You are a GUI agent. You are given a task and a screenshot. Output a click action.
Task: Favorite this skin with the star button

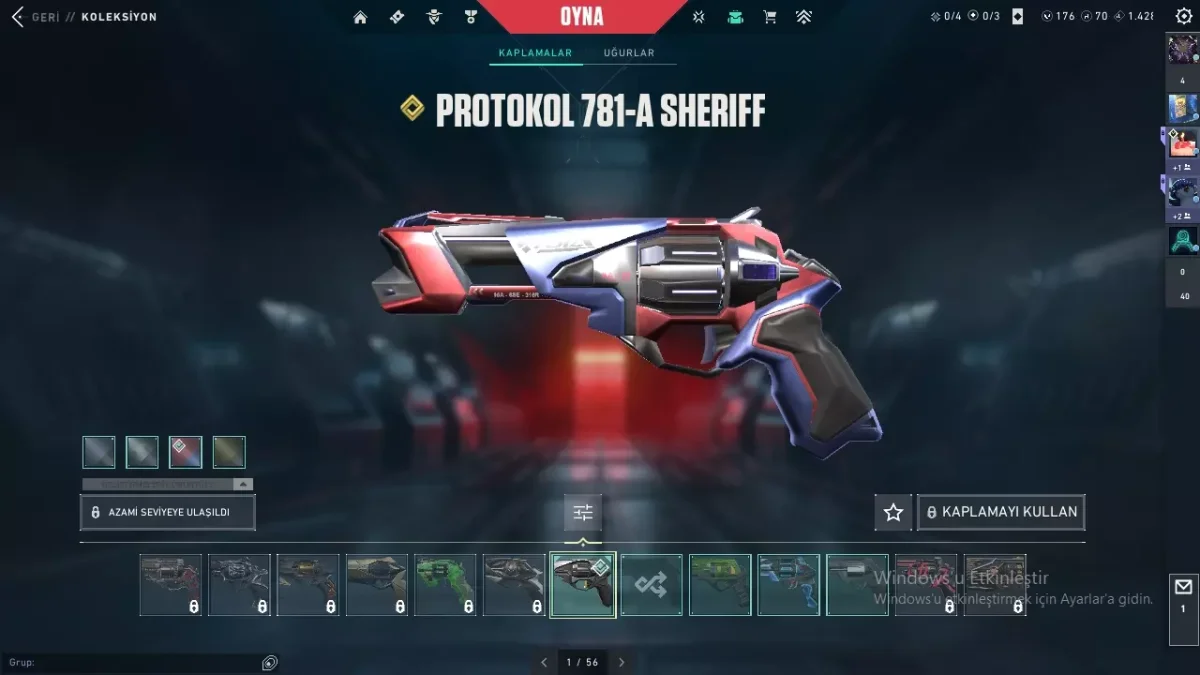click(893, 512)
